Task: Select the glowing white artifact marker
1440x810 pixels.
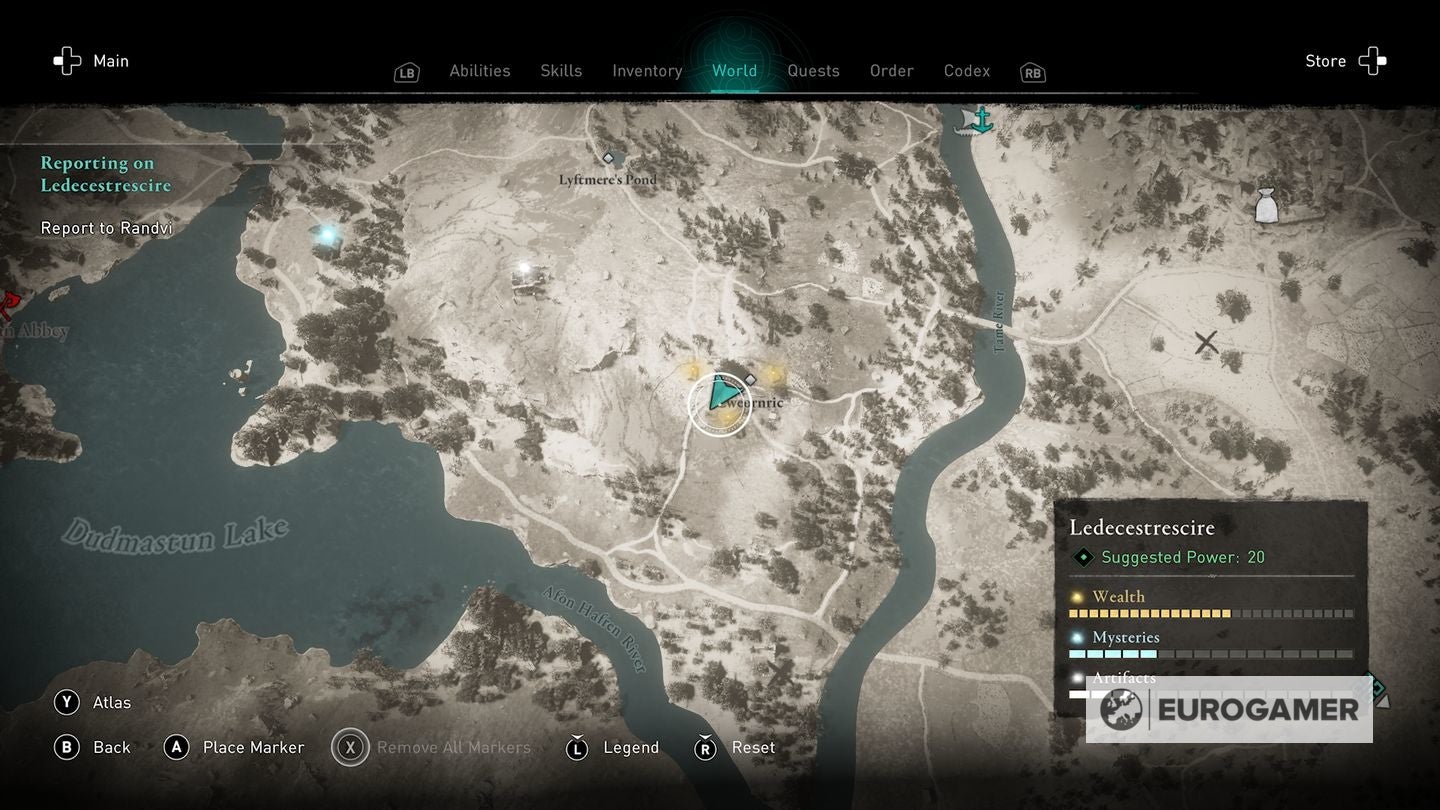Action: 523,268
